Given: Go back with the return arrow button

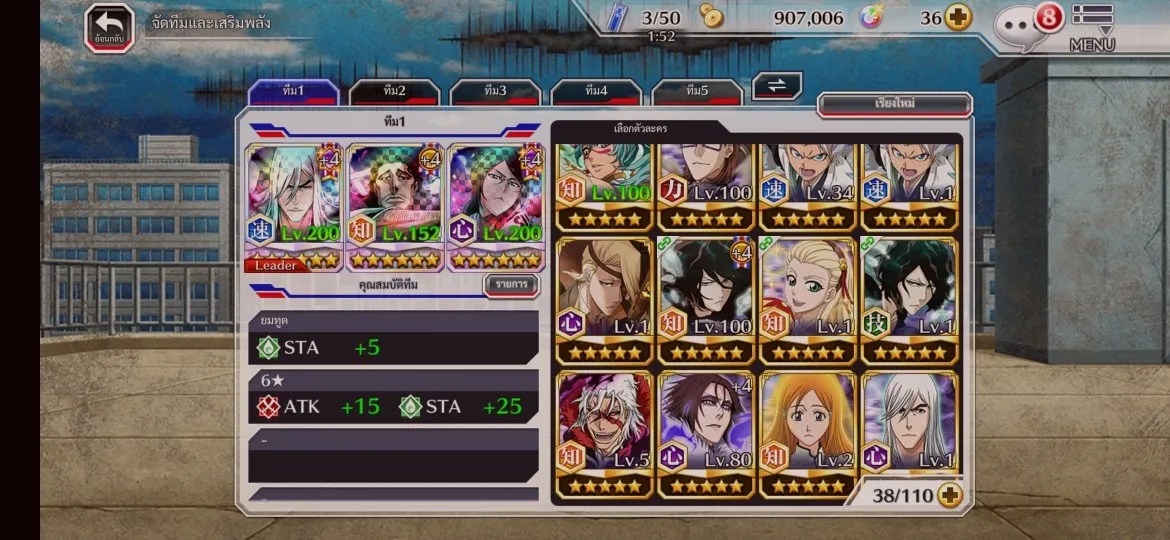Looking at the screenshot, I should (x=109, y=27).
